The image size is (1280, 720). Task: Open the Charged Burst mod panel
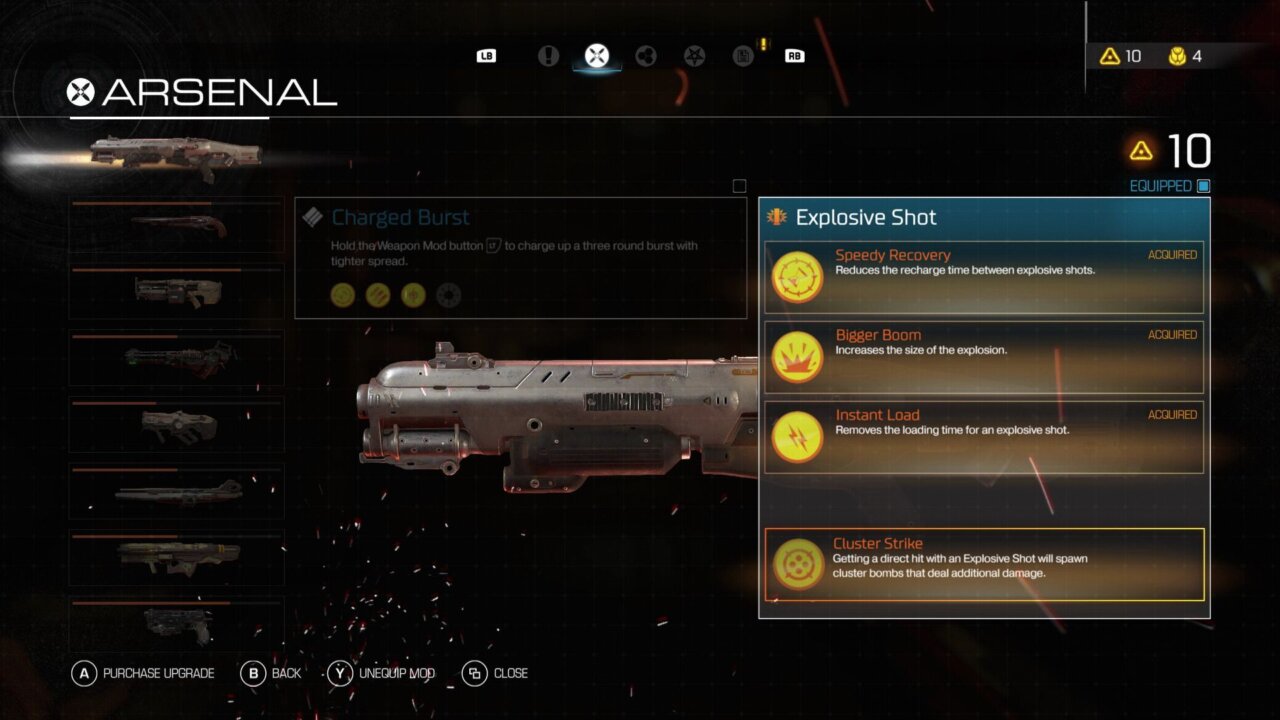(520, 257)
